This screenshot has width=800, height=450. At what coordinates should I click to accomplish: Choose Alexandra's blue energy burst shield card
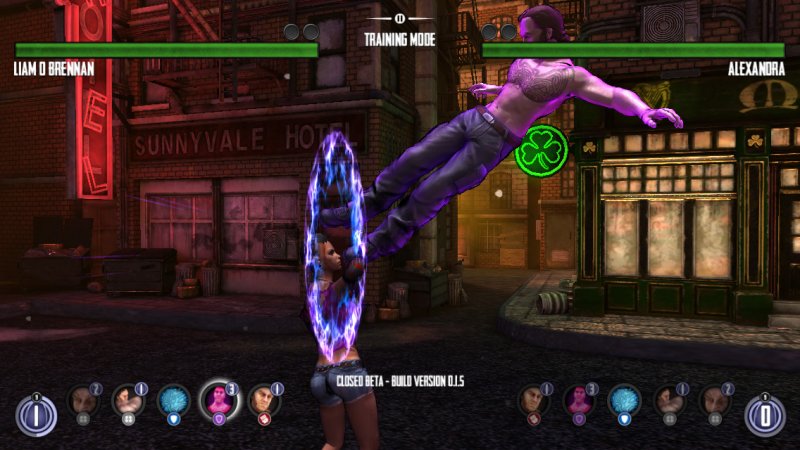click(625, 402)
